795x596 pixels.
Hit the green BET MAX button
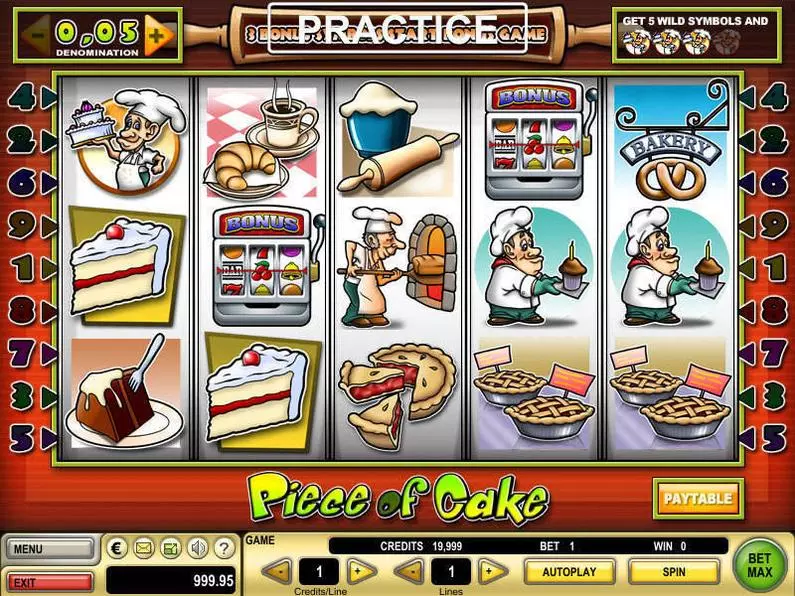(761, 566)
